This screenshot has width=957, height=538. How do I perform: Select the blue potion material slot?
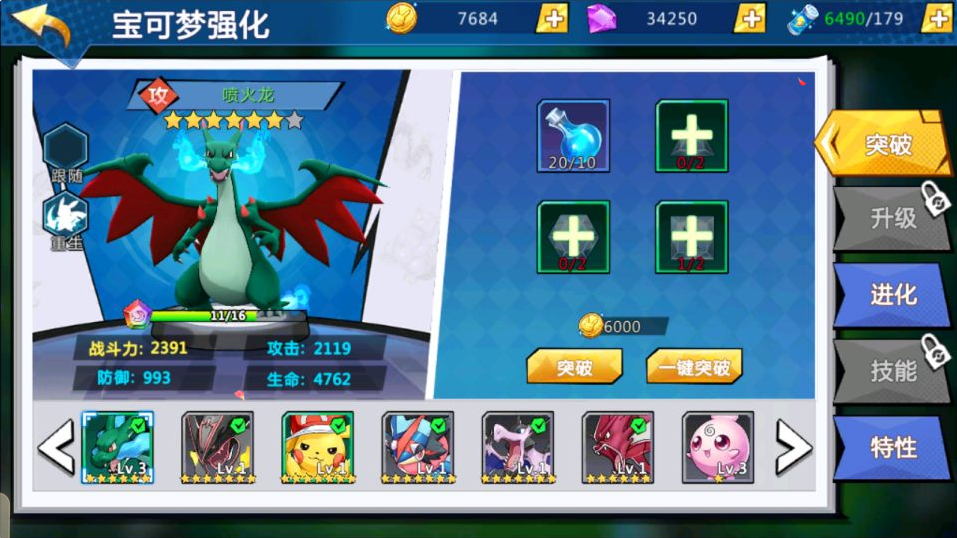coord(573,136)
